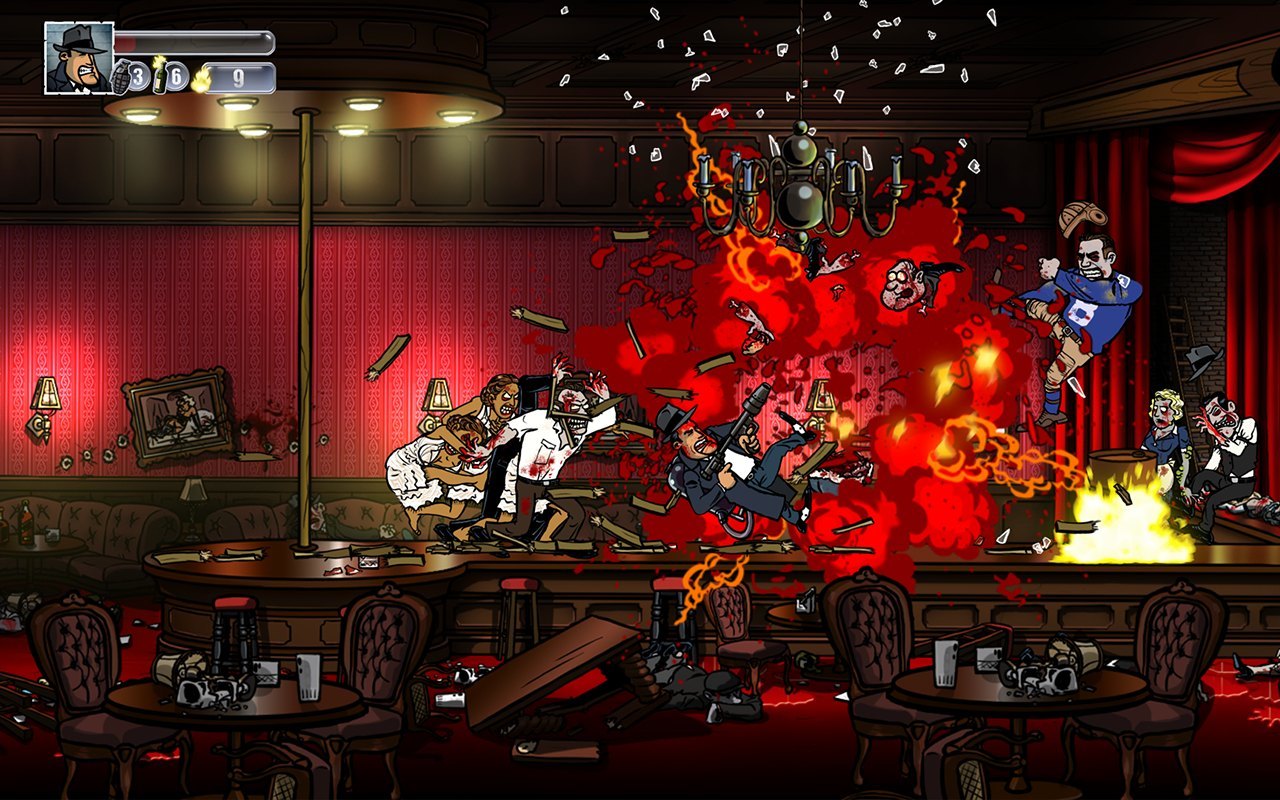The width and height of the screenshot is (1280, 800).
Task: Choose the Molotov cocktail icon
Action: click(x=159, y=77)
